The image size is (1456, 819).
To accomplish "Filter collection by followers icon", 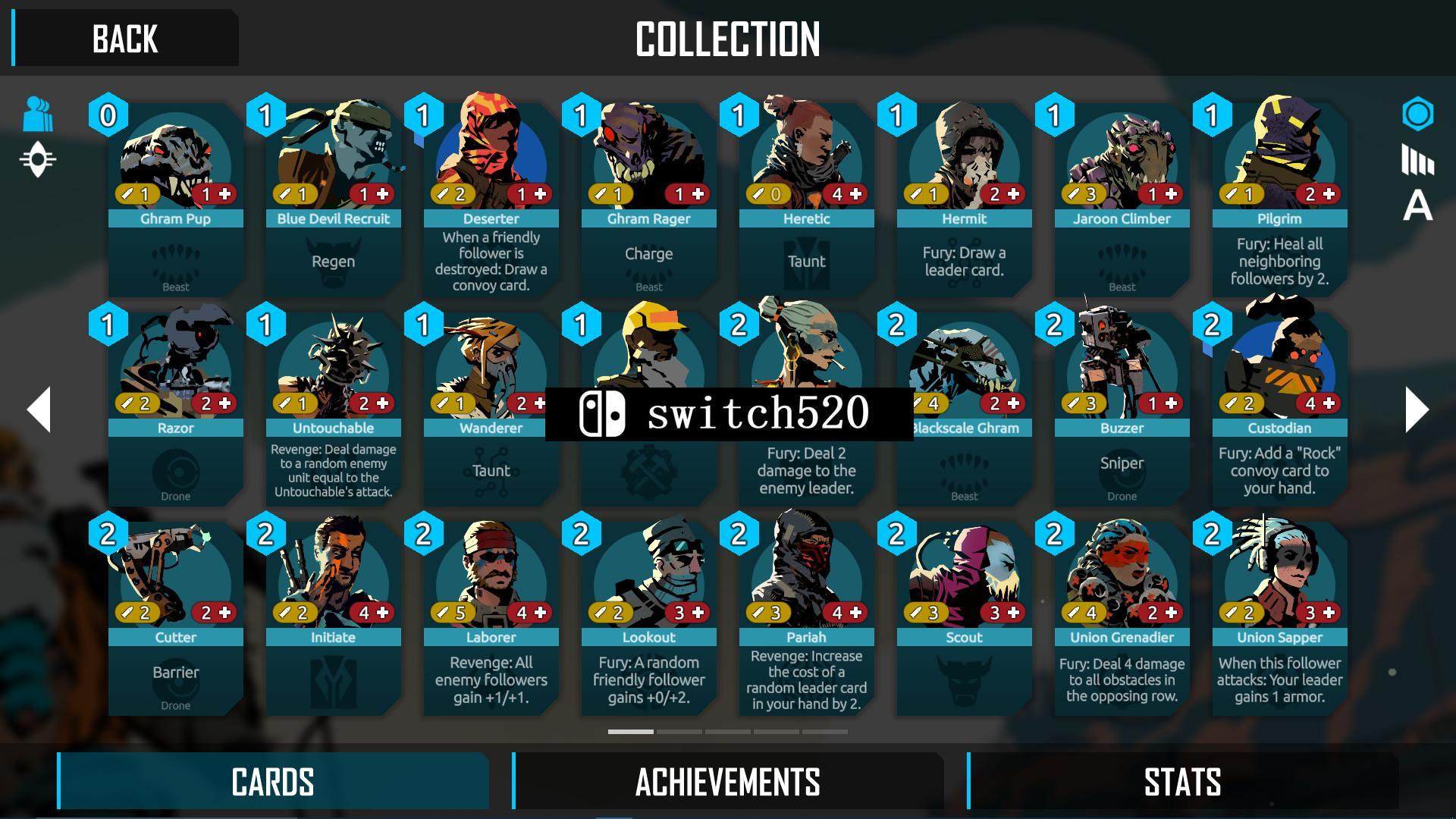I will [x=38, y=115].
